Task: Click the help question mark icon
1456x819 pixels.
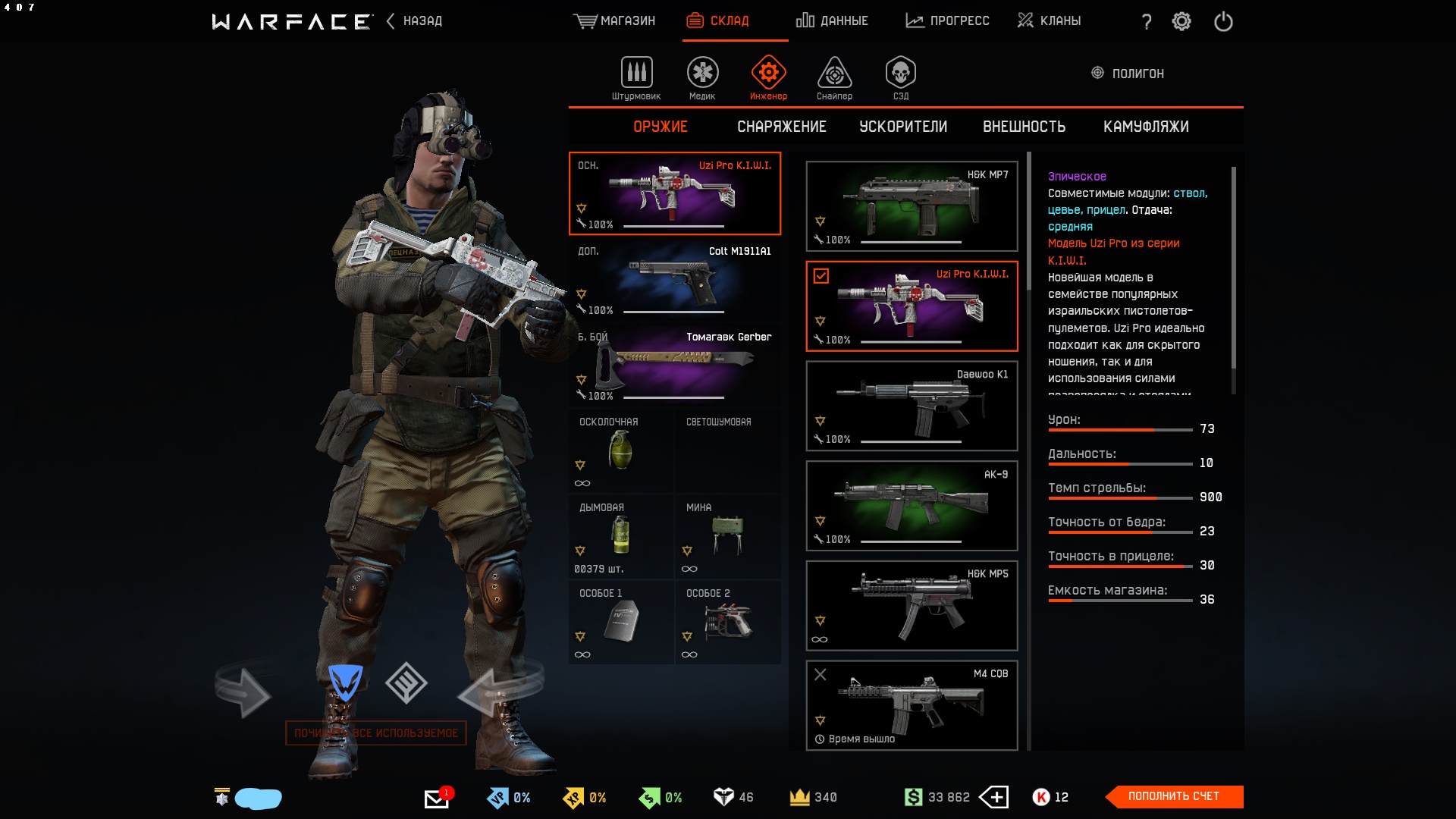Action: [x=1145, y=21]
